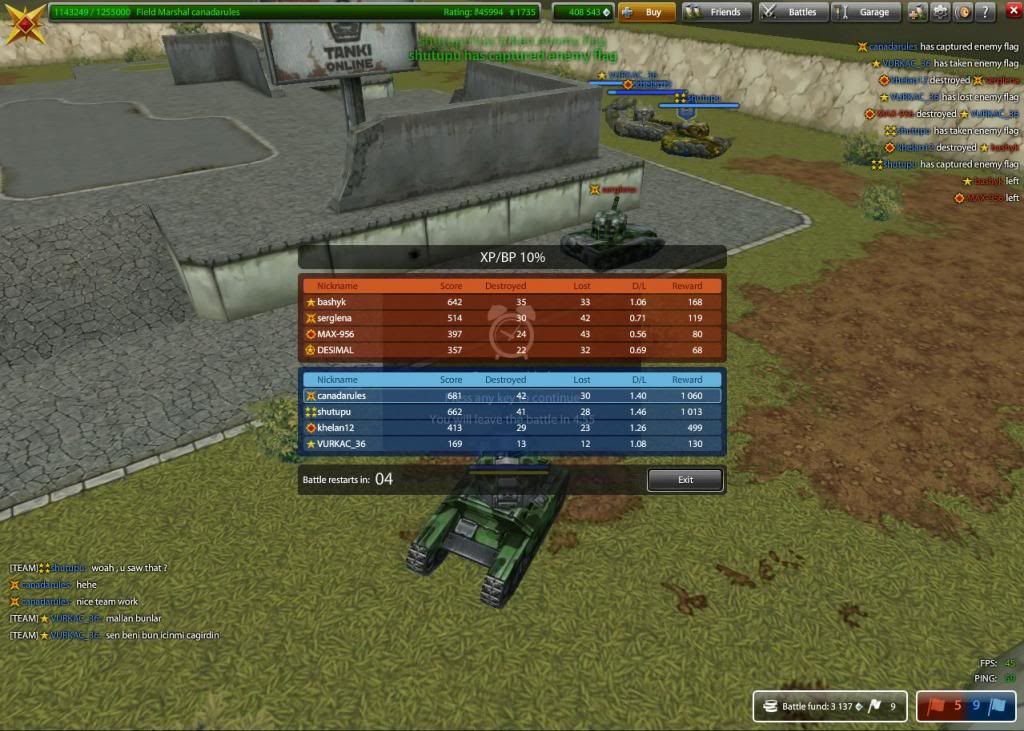Select MAX-956 row in the red team table
This screenshot has height=731, width=1024.
[512, 334]
